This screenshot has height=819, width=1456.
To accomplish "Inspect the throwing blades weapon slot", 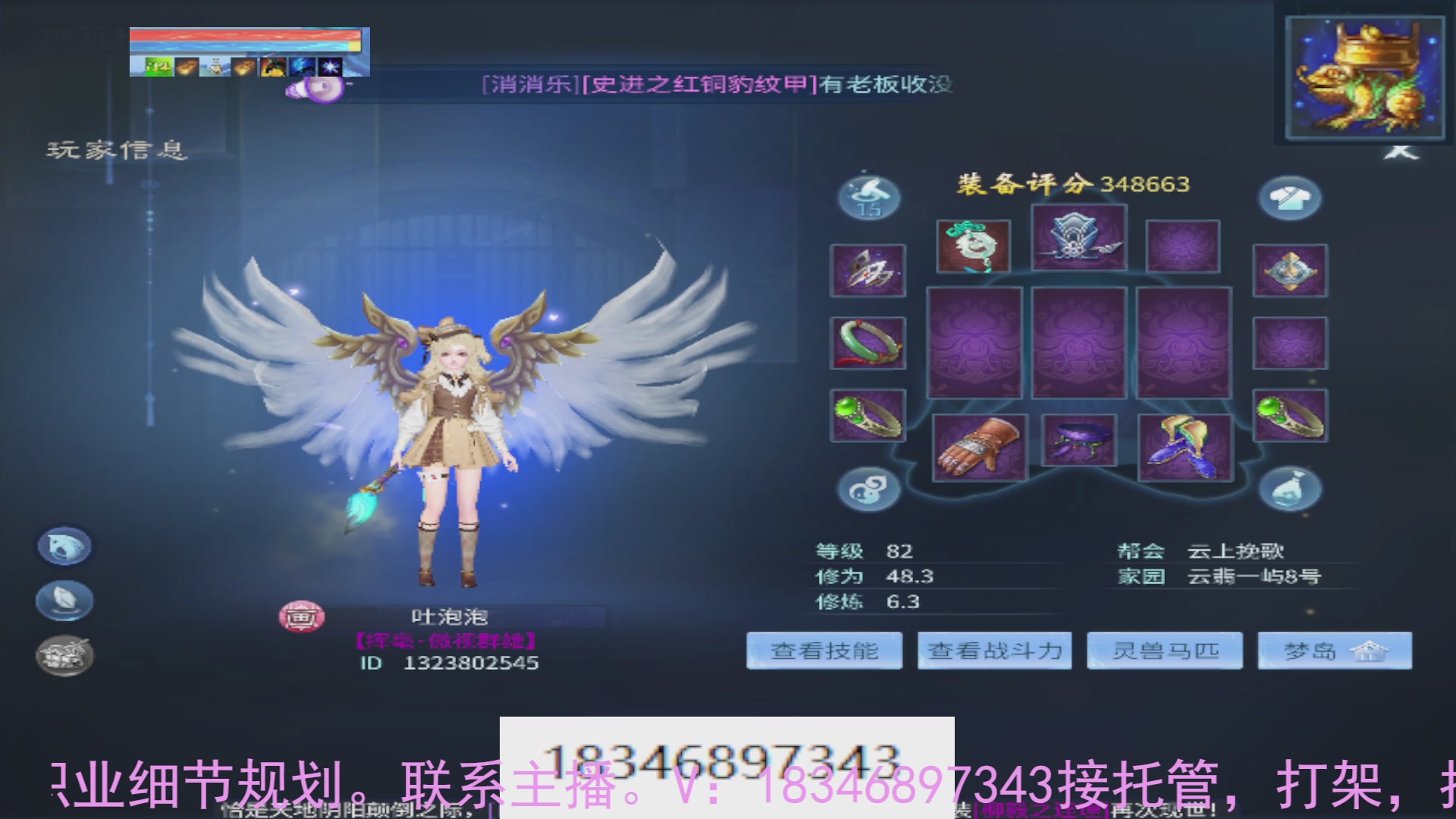I will click(x=868, y=271).
